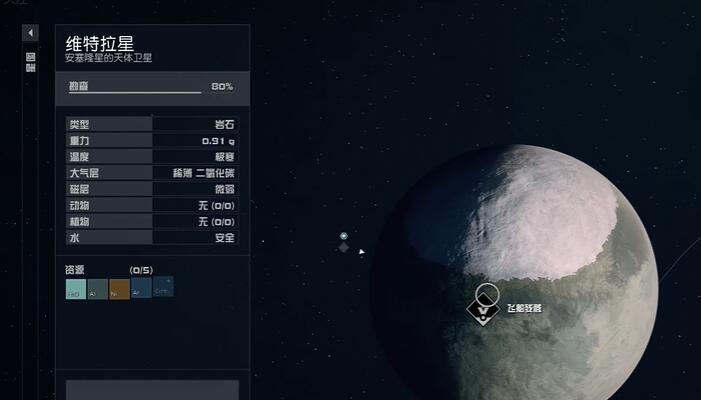The width and height of the screenshot is (701, 400).
Task: Select the H2O resource tile
Action: click(76, 289)
